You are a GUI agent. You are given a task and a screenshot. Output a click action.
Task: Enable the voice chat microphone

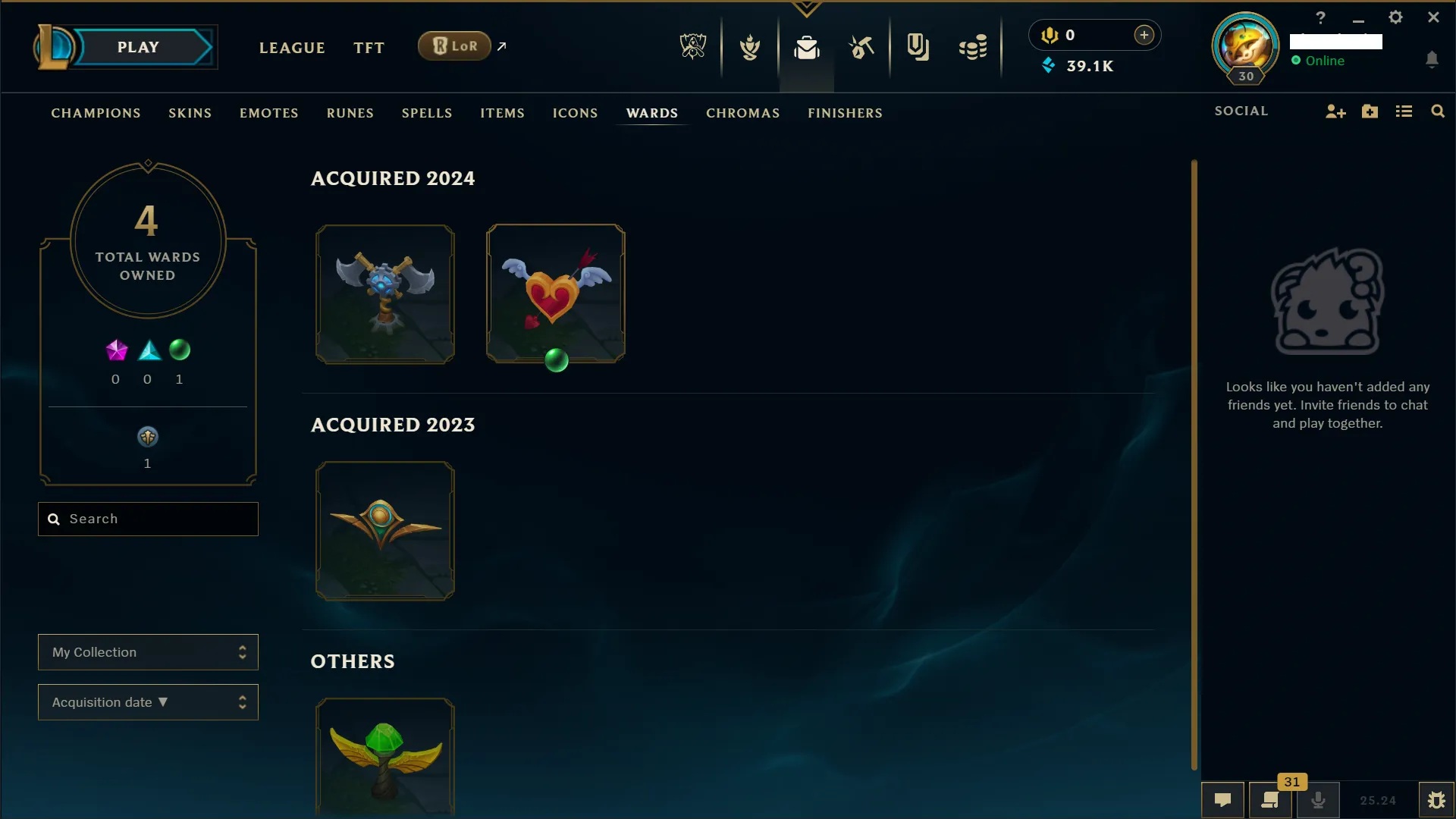tap(1319, 800)
